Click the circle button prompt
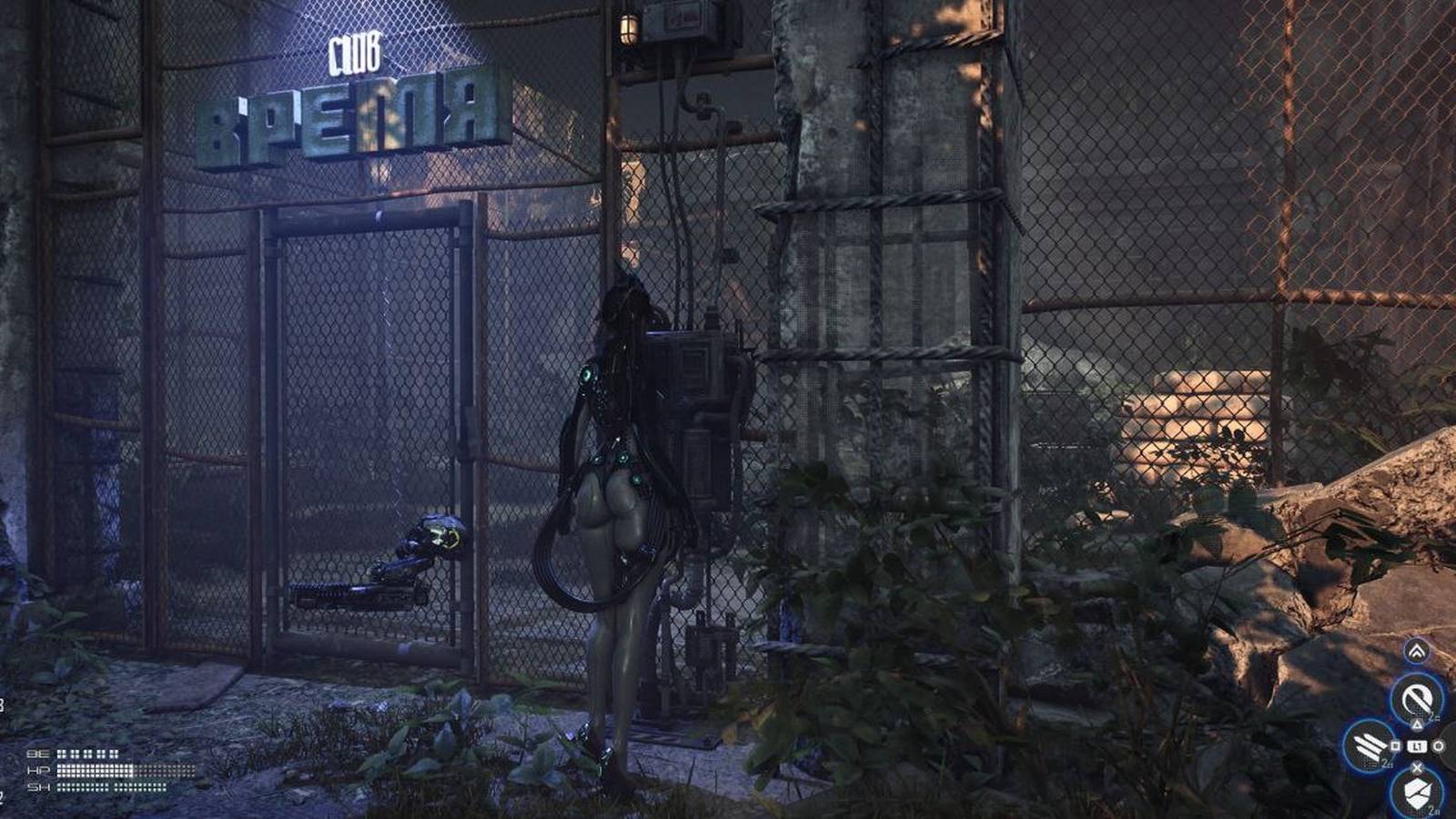The width and height of the screenshot is (1456, 819). pos(1438,746)
